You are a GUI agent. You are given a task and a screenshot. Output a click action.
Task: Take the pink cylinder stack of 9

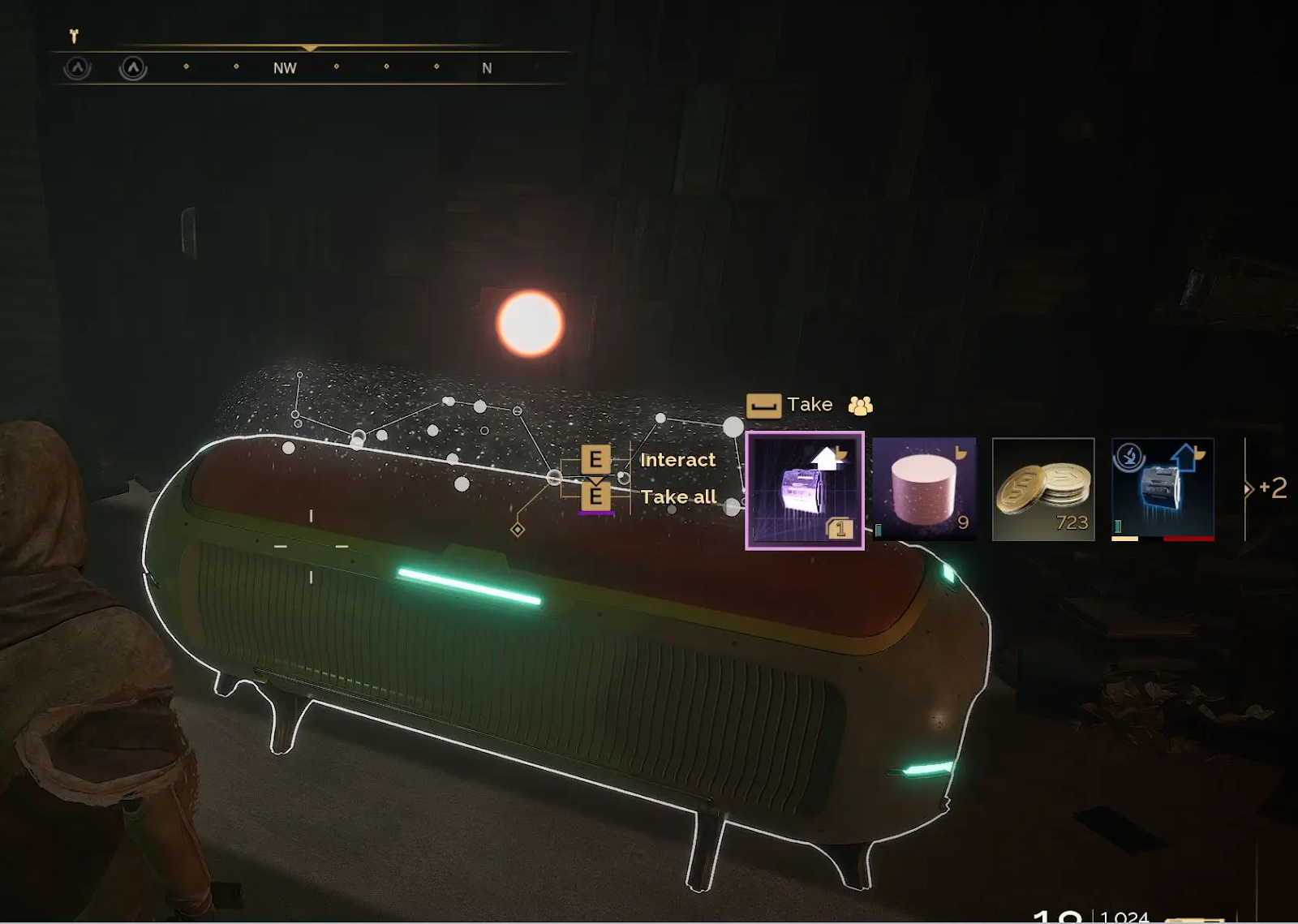pos(924,489)
